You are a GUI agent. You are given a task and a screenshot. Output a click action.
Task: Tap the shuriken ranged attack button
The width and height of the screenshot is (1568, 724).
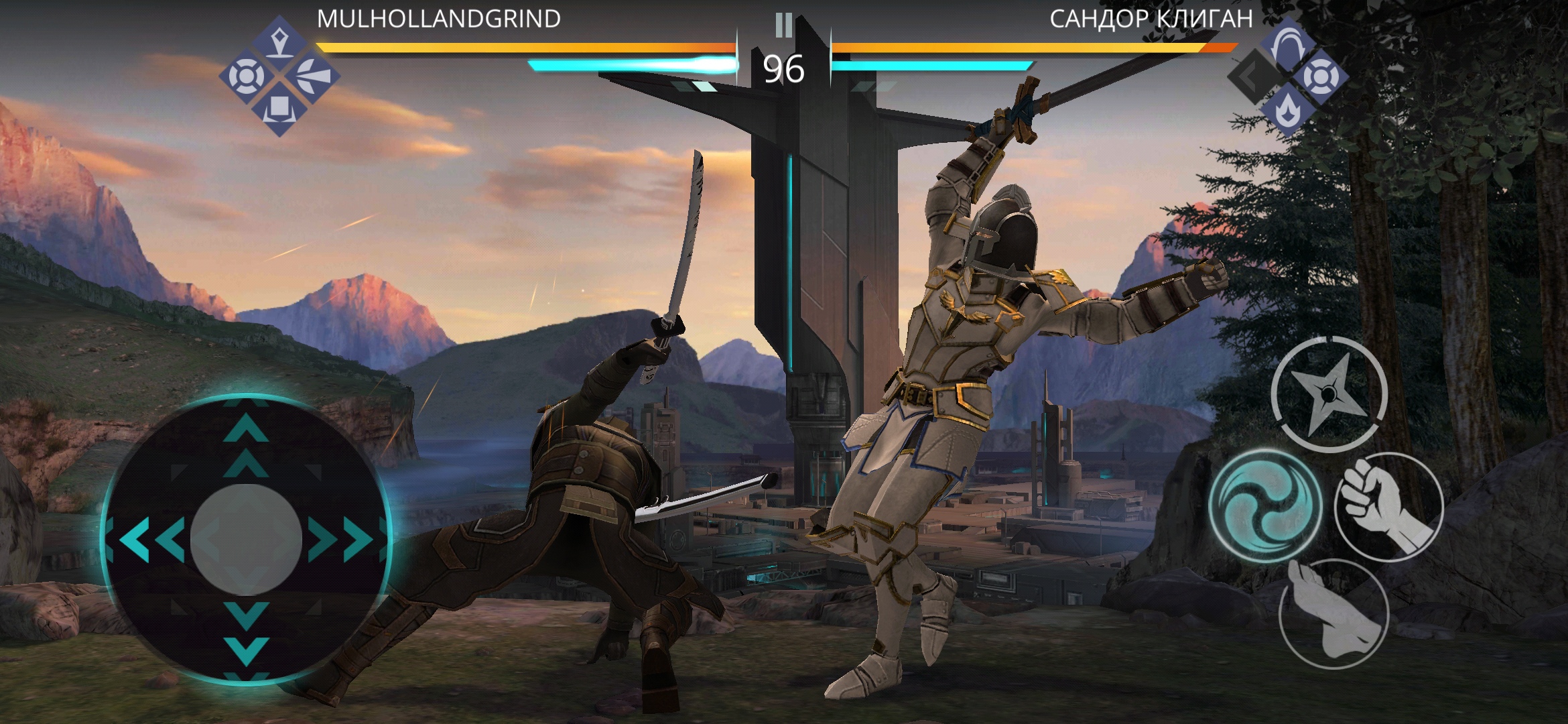pyautogui.click(x=1329, y=394)
